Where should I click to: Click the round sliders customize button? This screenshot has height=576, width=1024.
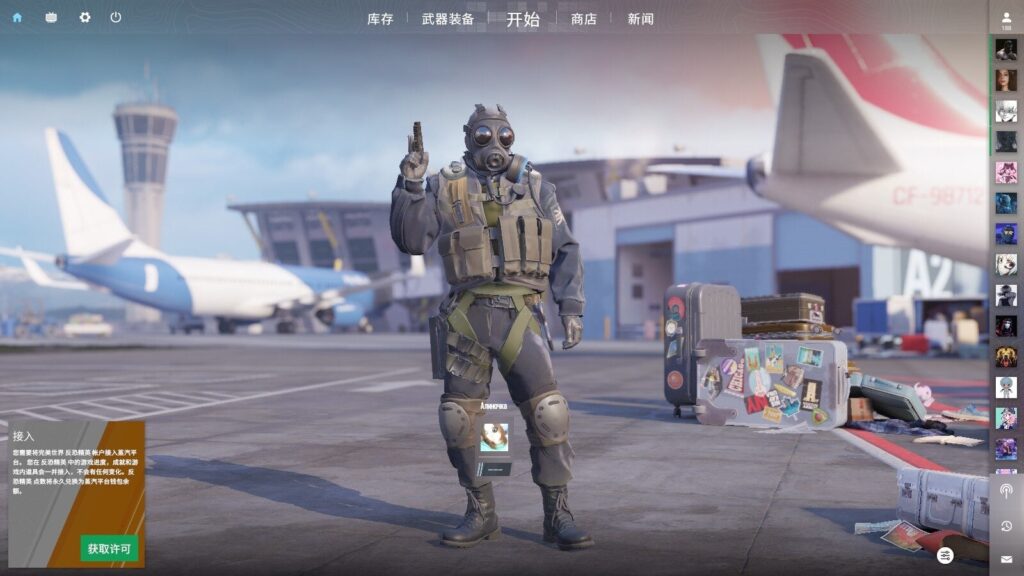tap(946, 555)
